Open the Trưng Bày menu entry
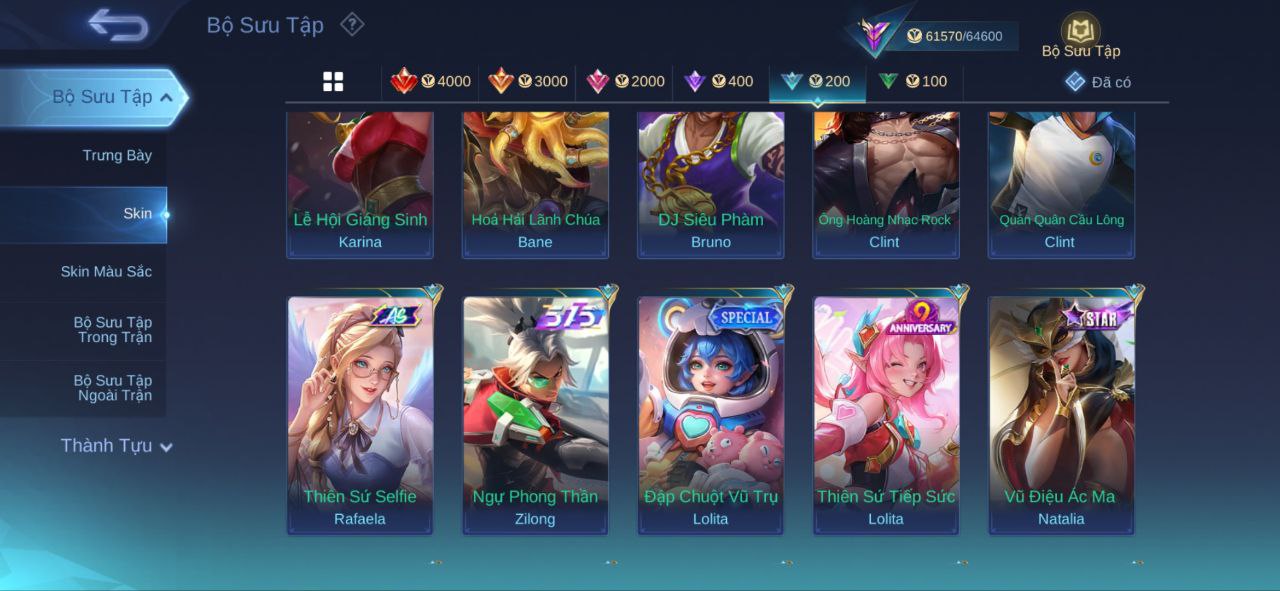This screenshot has height=591, width=1280. pyautogui.click(x=117, y=155)
